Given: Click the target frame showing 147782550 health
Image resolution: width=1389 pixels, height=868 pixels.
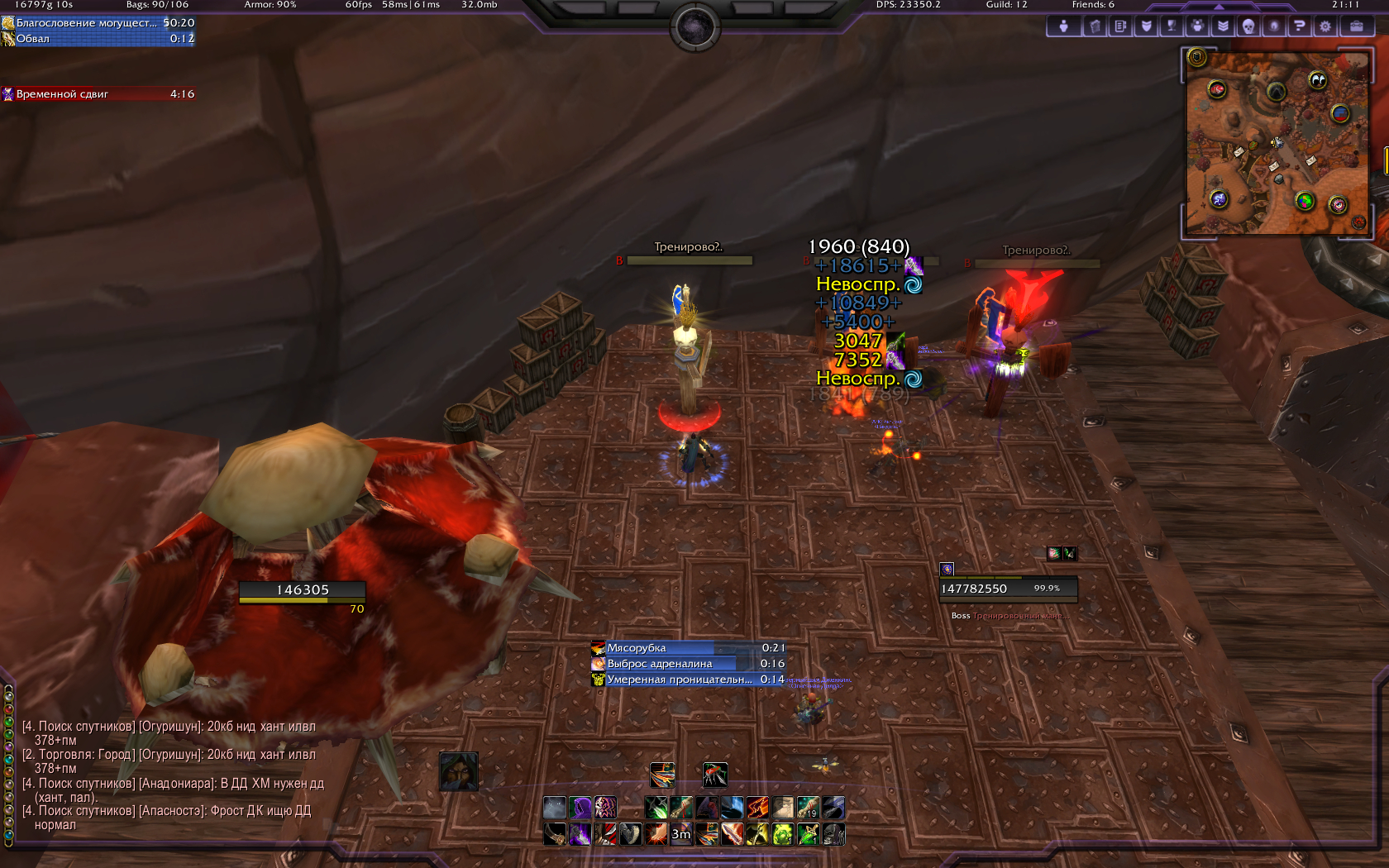Looking at the screenshot, I should pyautogui.click(x=1008, y=589).
